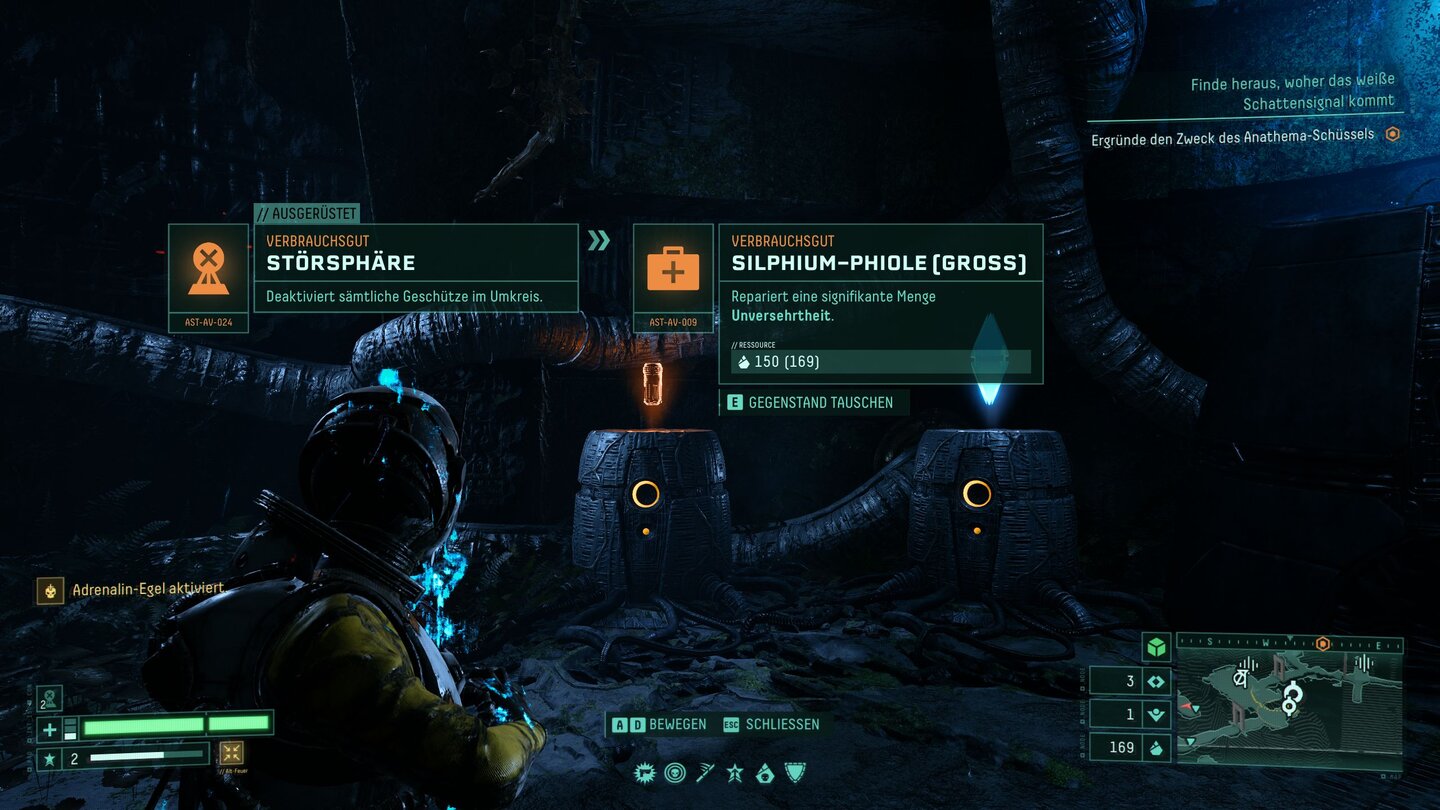Select the blade icon in the bottom row
Viewport: 1440px width, 810px height.
pos(705,772)
